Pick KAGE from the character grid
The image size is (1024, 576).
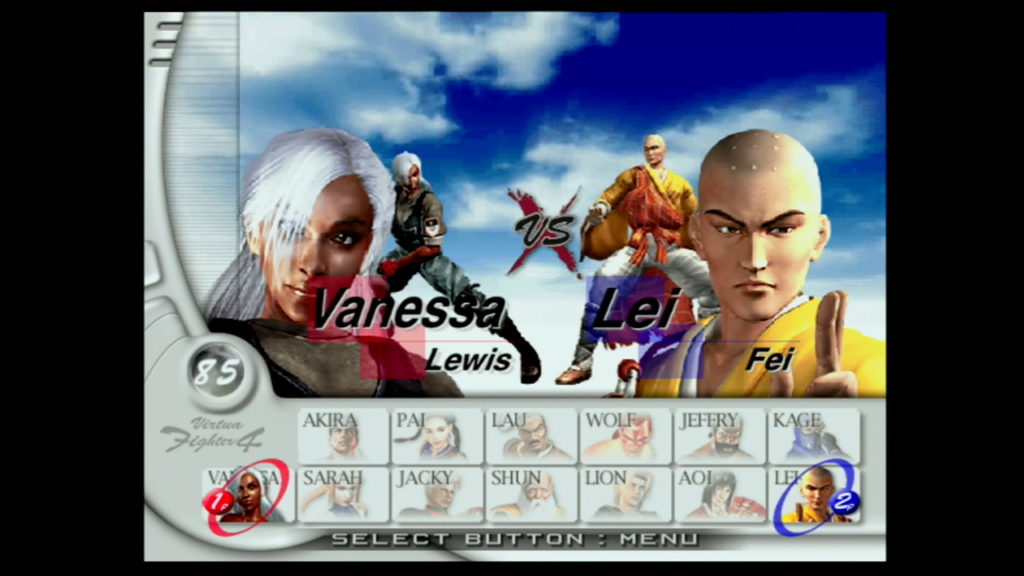coord(813,435)
